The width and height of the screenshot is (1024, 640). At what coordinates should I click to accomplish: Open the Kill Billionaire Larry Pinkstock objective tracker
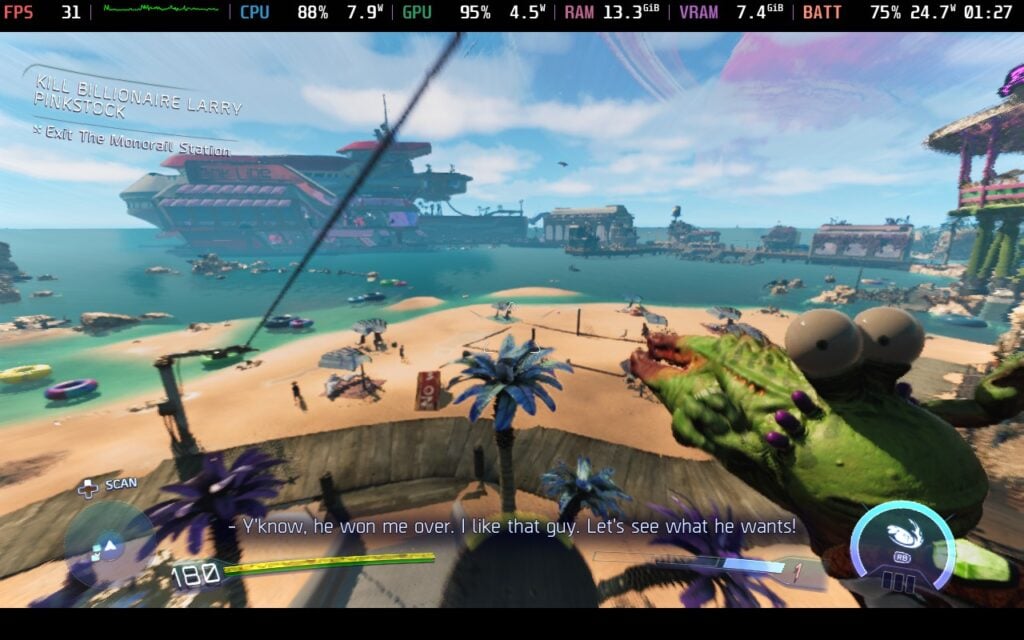coord(138,92)
